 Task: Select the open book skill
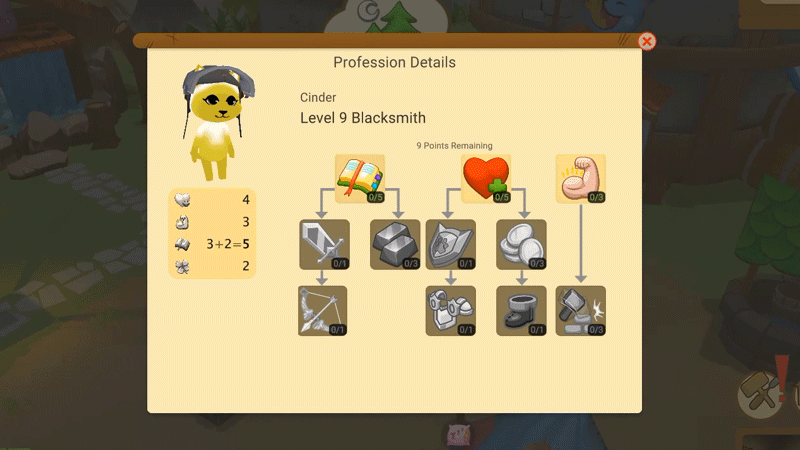point(360,178)
